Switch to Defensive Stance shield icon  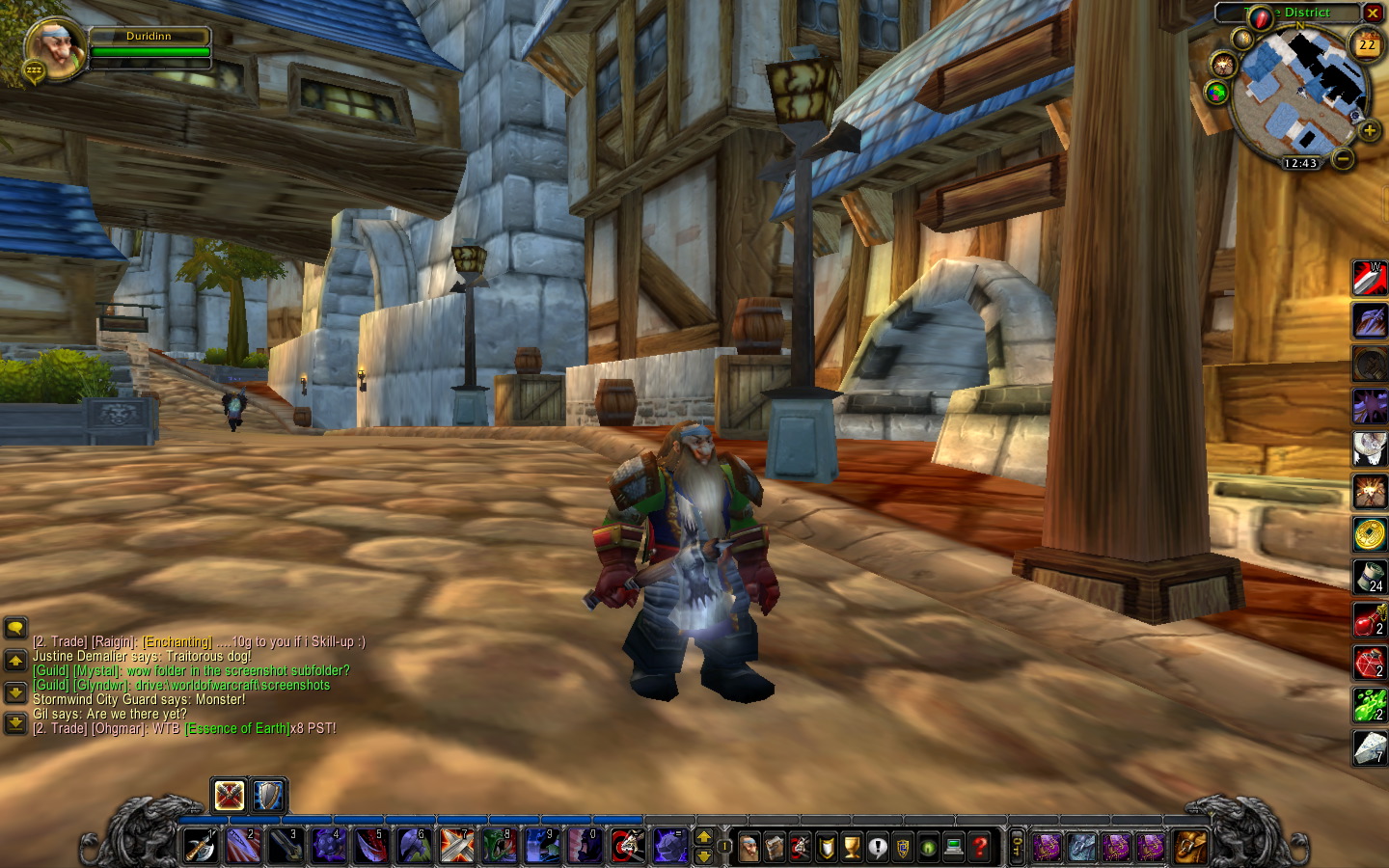click(268, 796)
